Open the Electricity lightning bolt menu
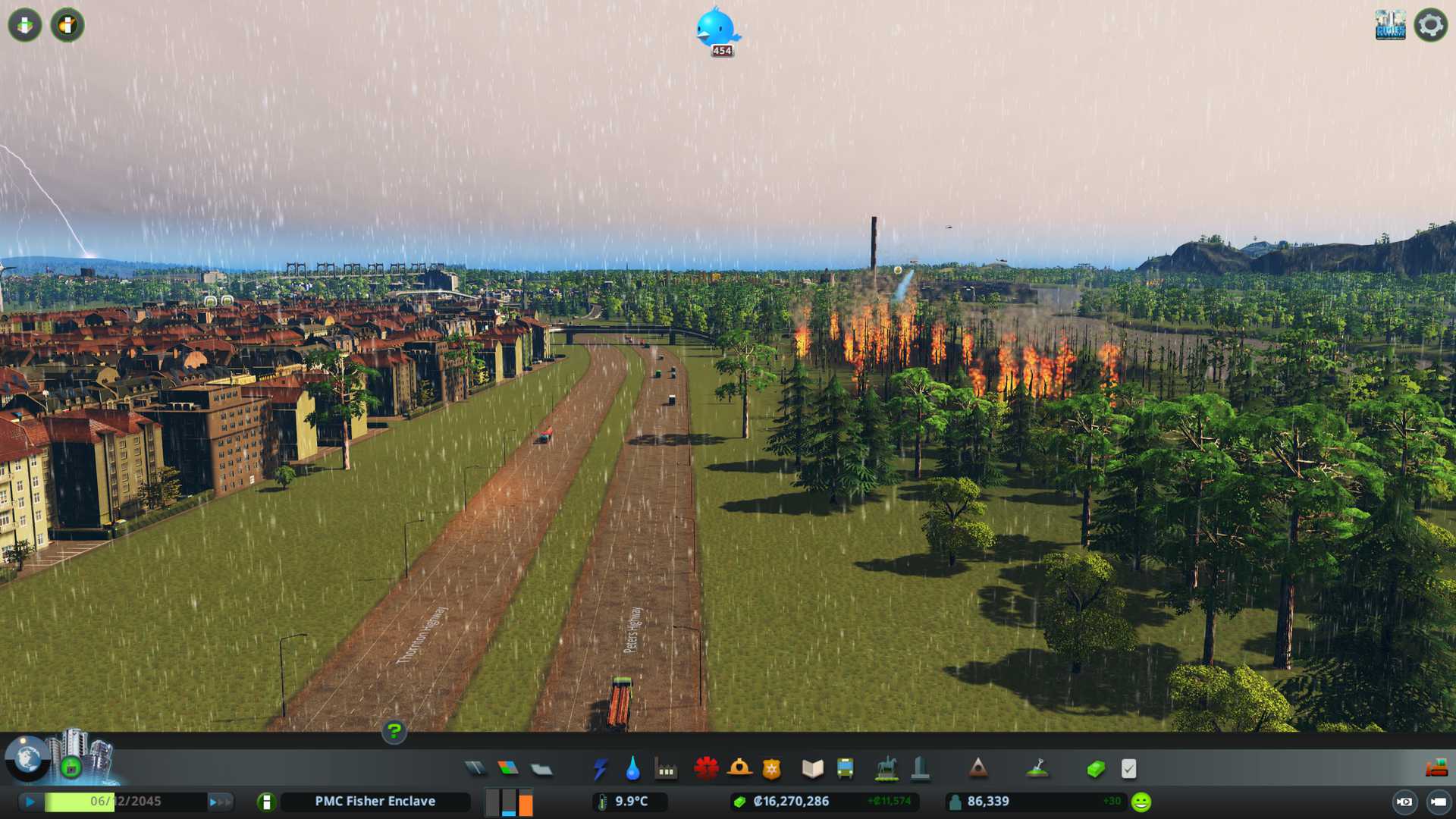 [x=600, y=769]
